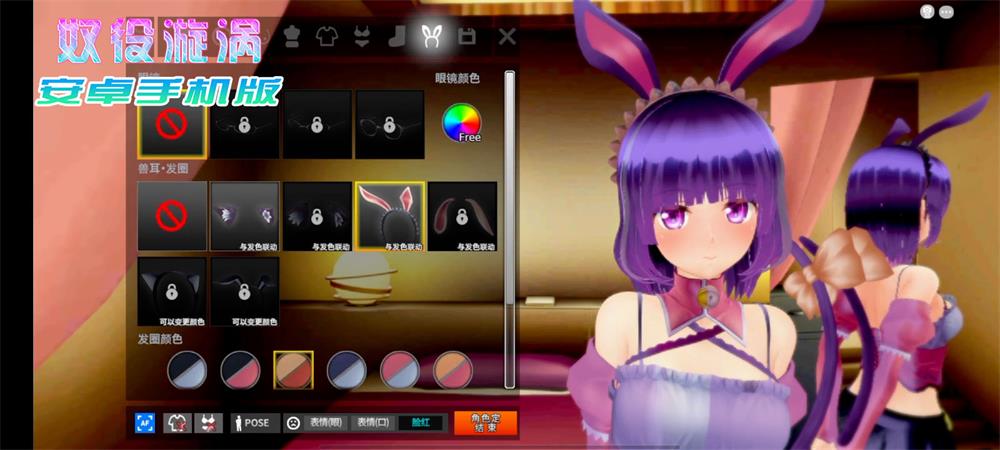1000x450 pixels.
Task: Open the floppy disk save tab
Action: [467, 37]
